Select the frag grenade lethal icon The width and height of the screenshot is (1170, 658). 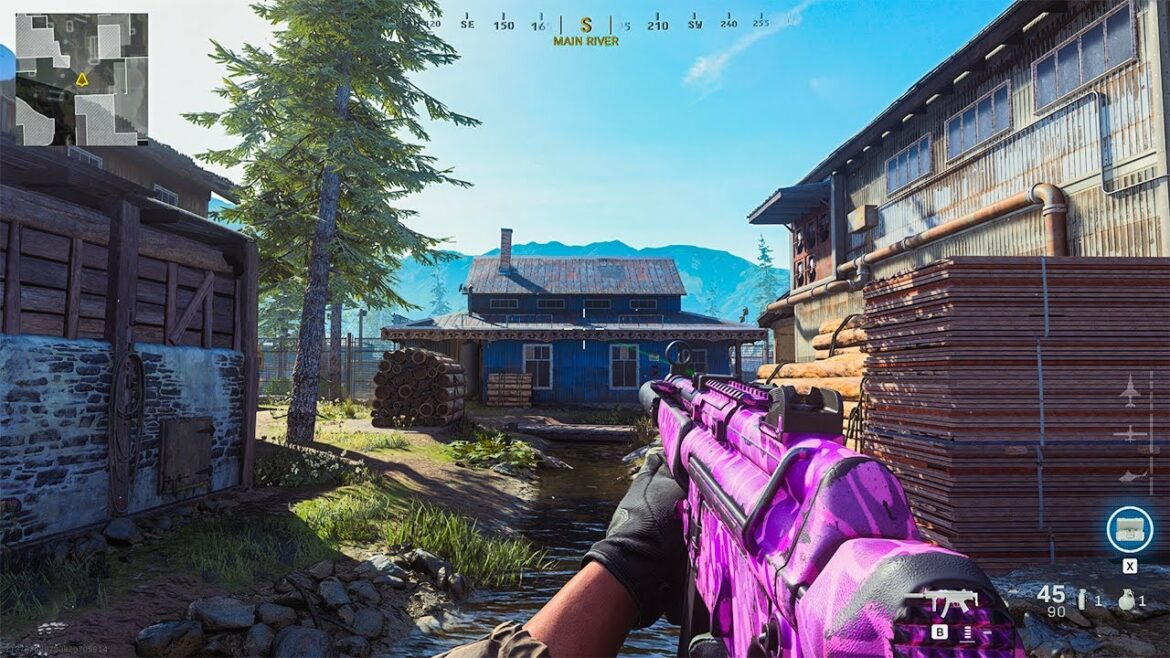click(x=1127, y=600)
